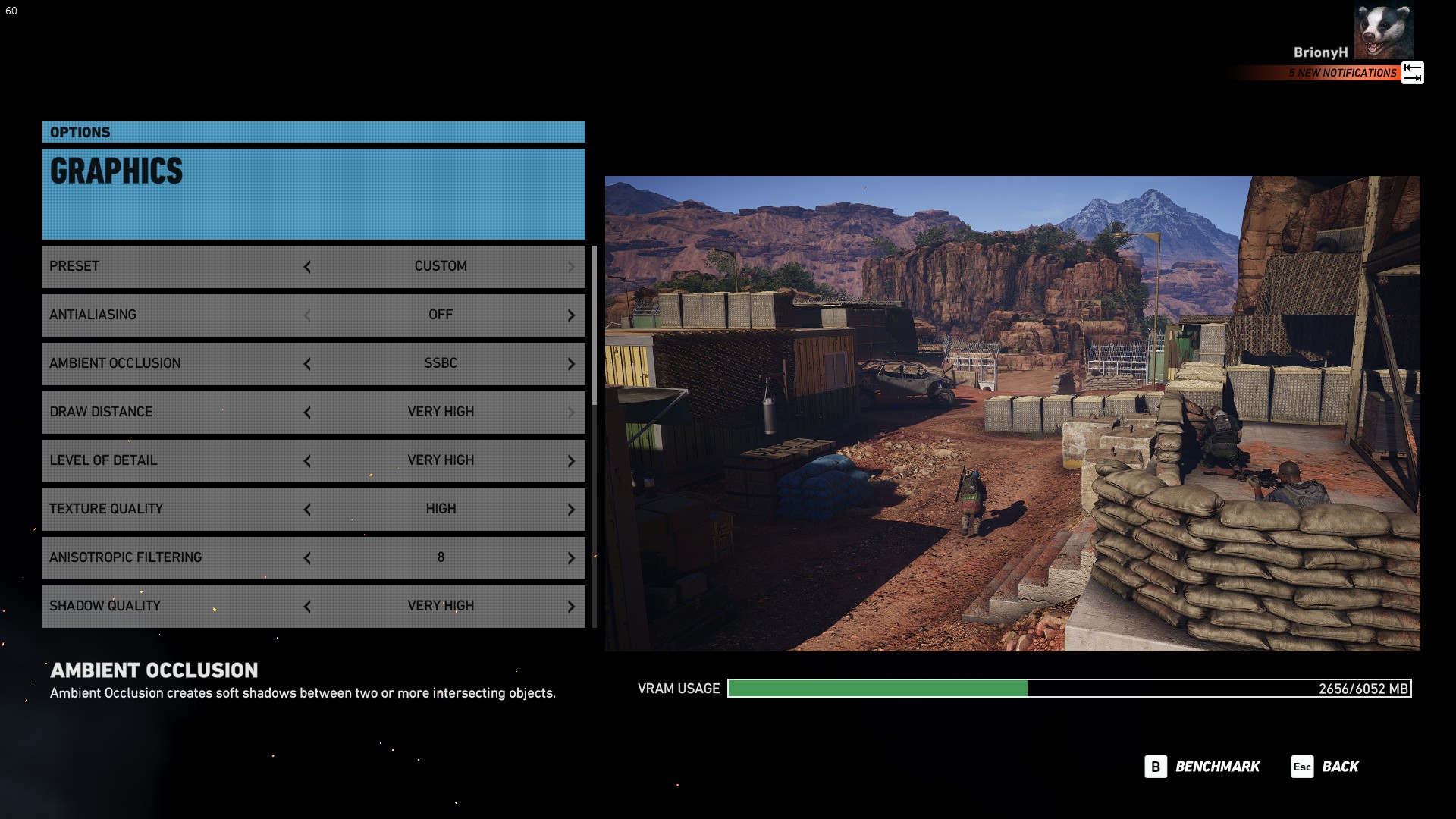Go Back from the Graphics options
Screen dimensions: 1456x819
[x=1326, y=767]
